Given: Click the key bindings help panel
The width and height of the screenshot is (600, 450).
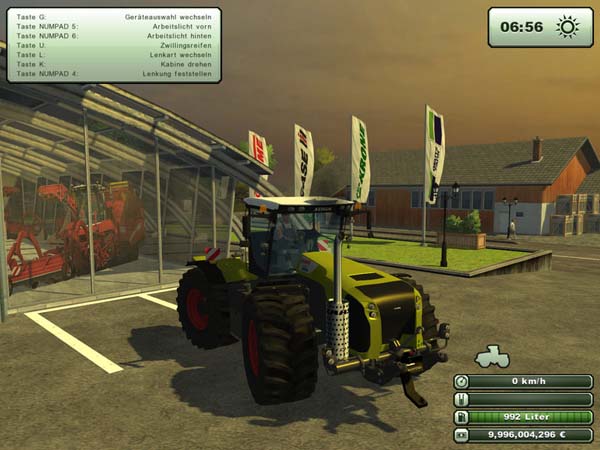Looking at the screenshot, I should 113,45.
